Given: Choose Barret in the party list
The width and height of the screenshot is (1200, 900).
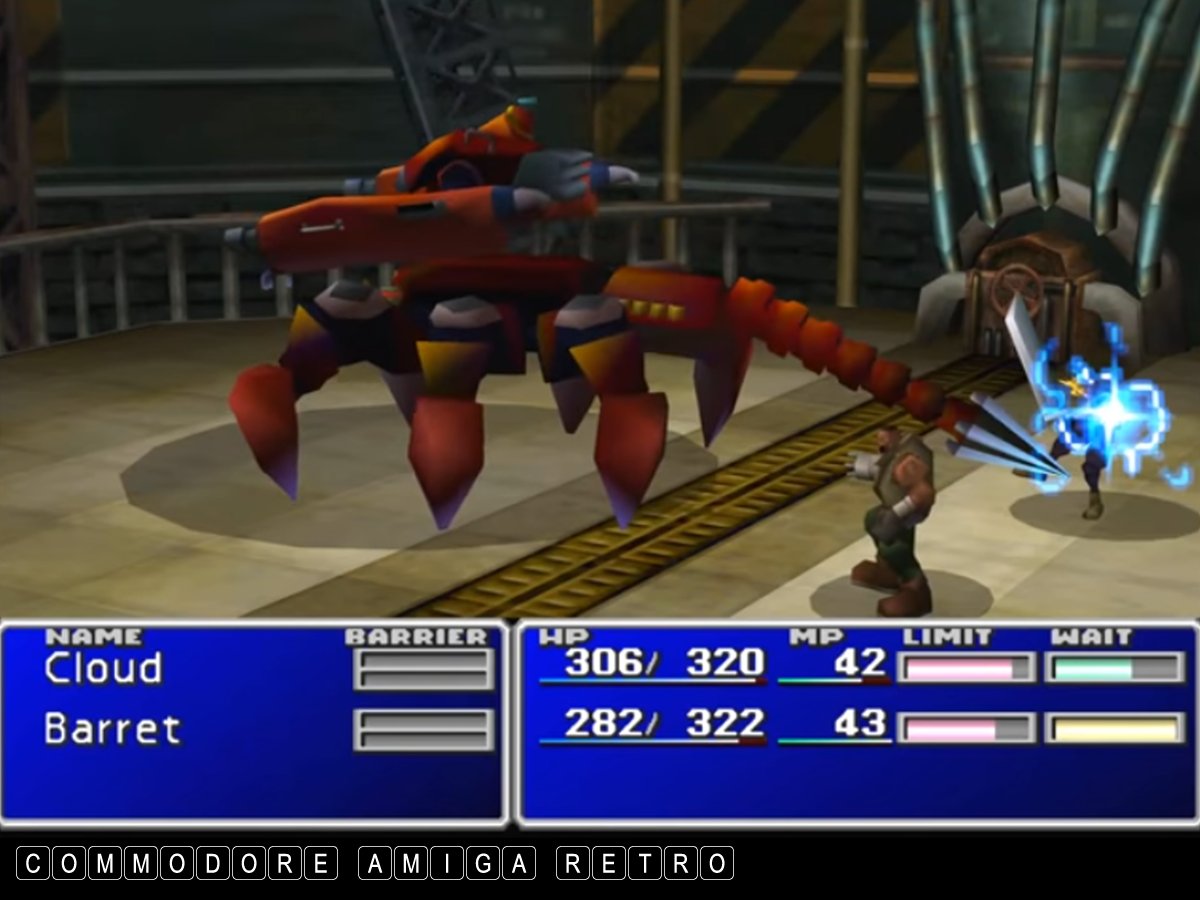Looking at the screenshot, I should click(112, 729).
